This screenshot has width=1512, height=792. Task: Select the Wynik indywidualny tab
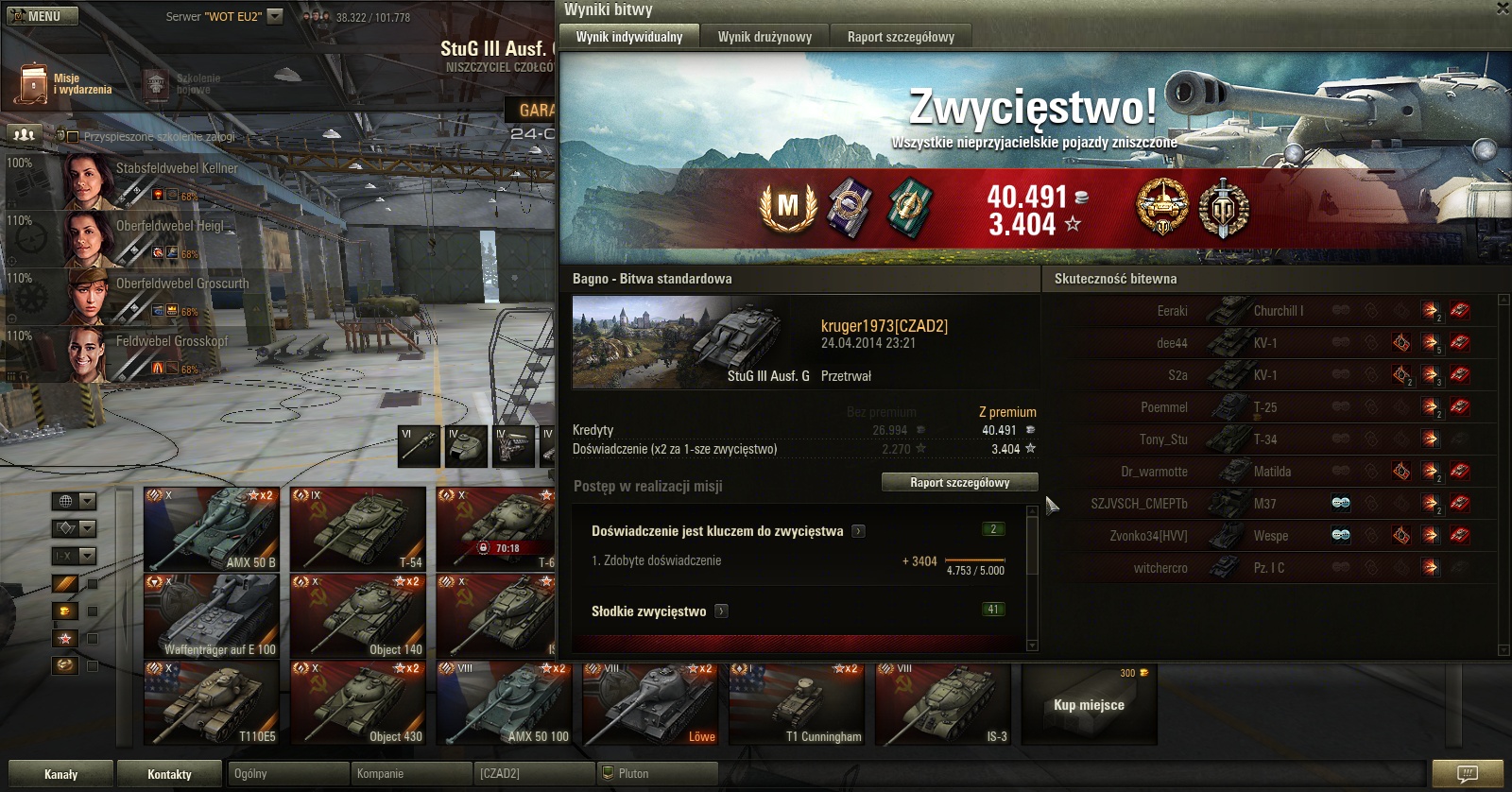[629, 37]
